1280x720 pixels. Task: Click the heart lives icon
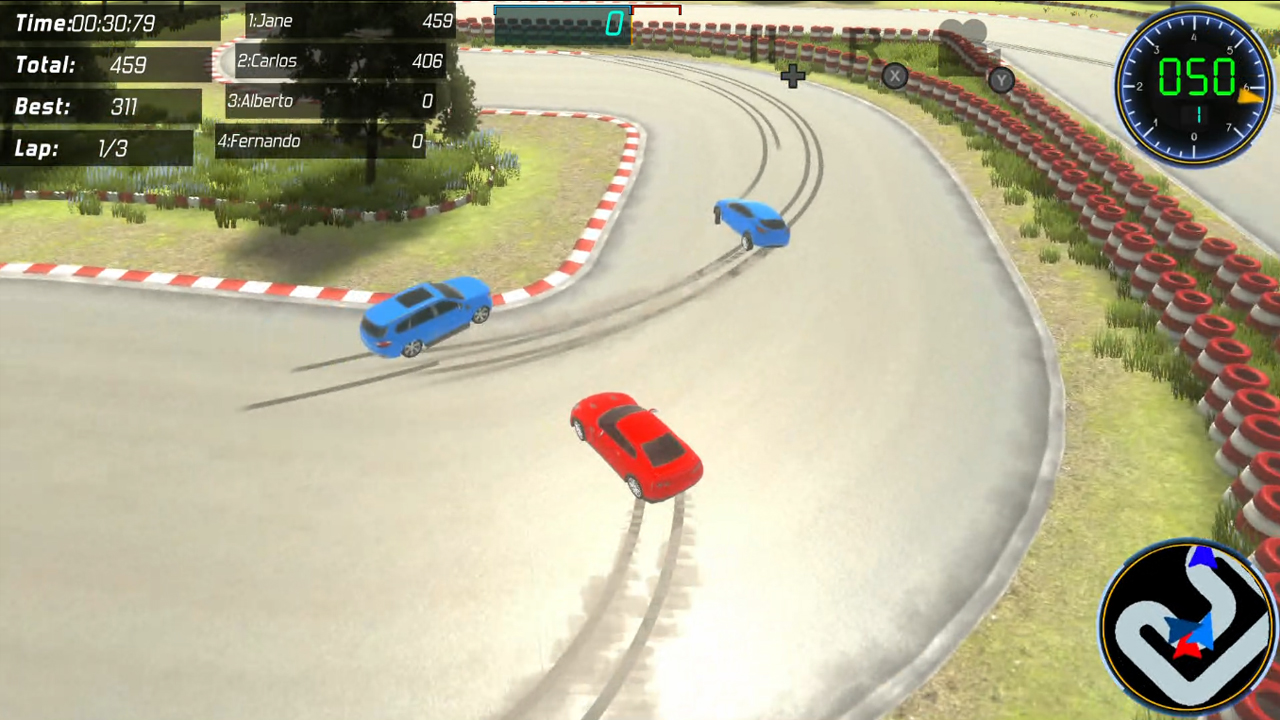click(x=964, y=30)
